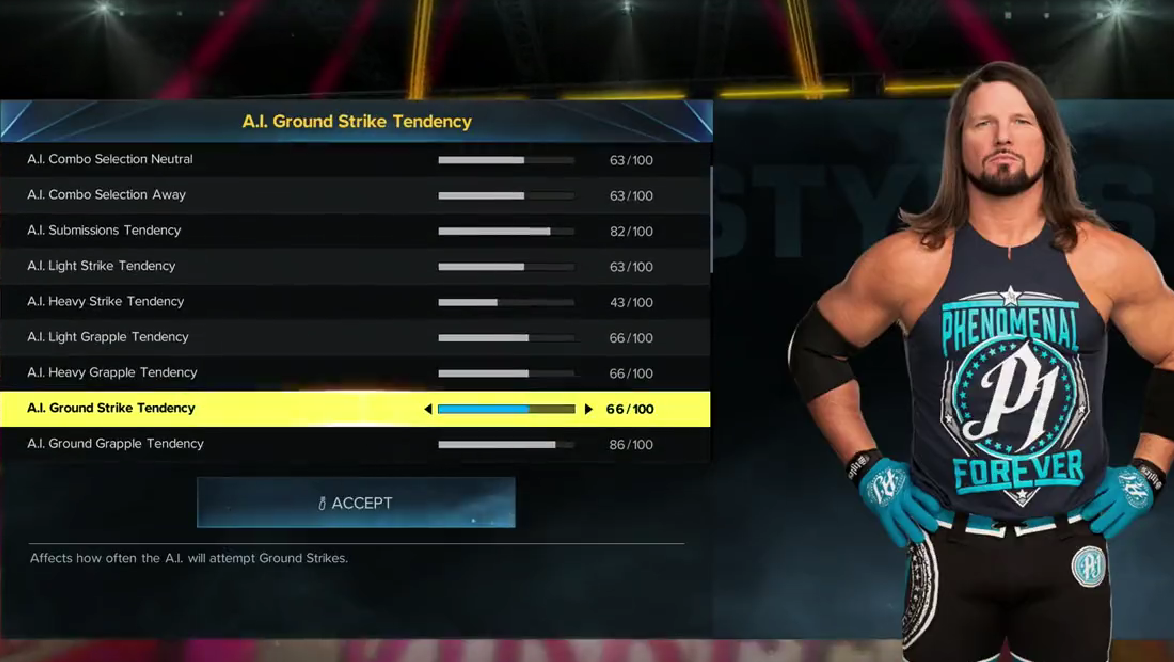Click the Ground Grapple Tendency slider bar
The image size is (1174, 662).
coord(506,444)
